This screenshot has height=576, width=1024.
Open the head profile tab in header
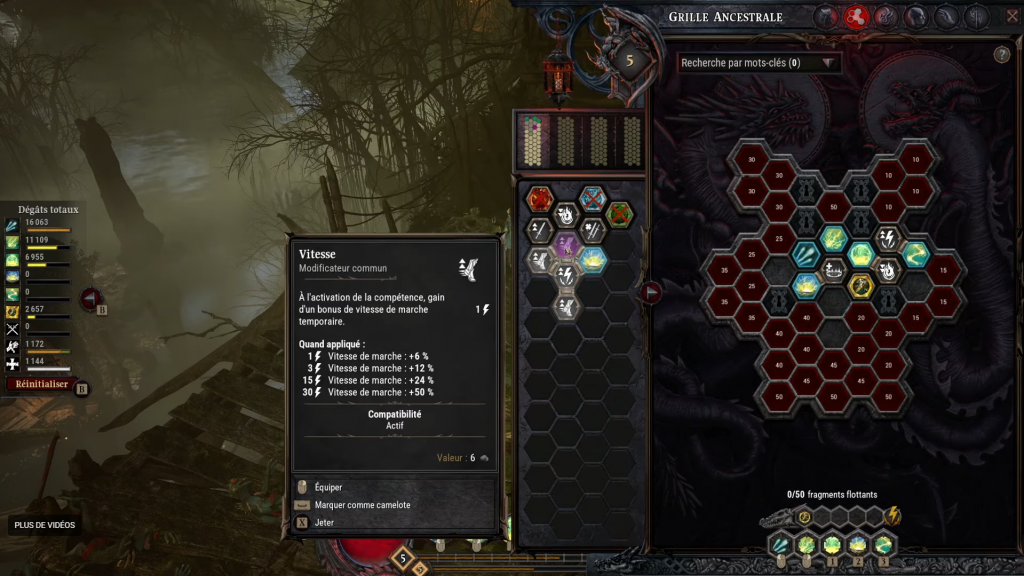(915, 16)
